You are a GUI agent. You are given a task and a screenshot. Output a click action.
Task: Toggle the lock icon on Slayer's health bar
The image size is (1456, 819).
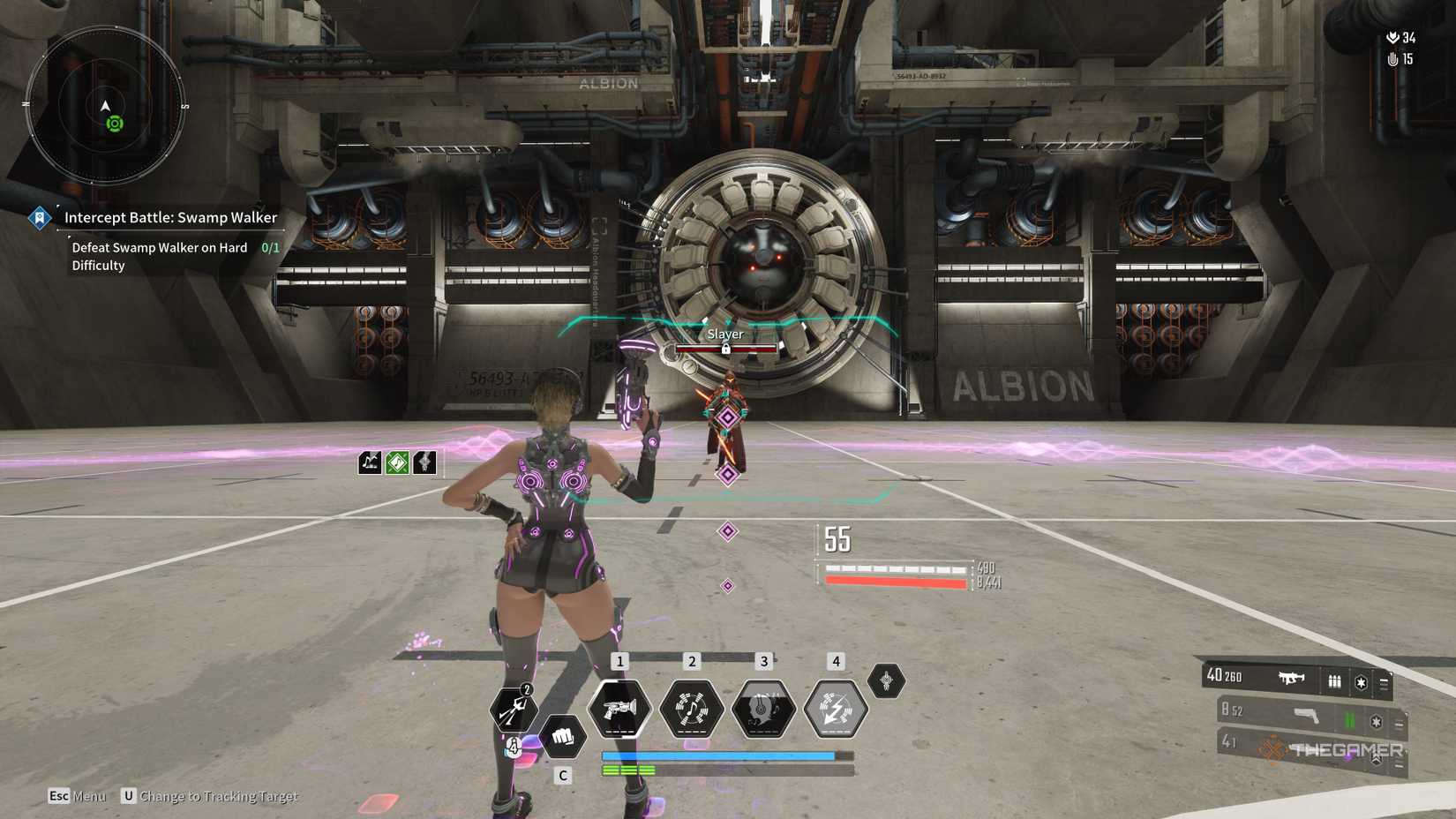tap(724, 349)
